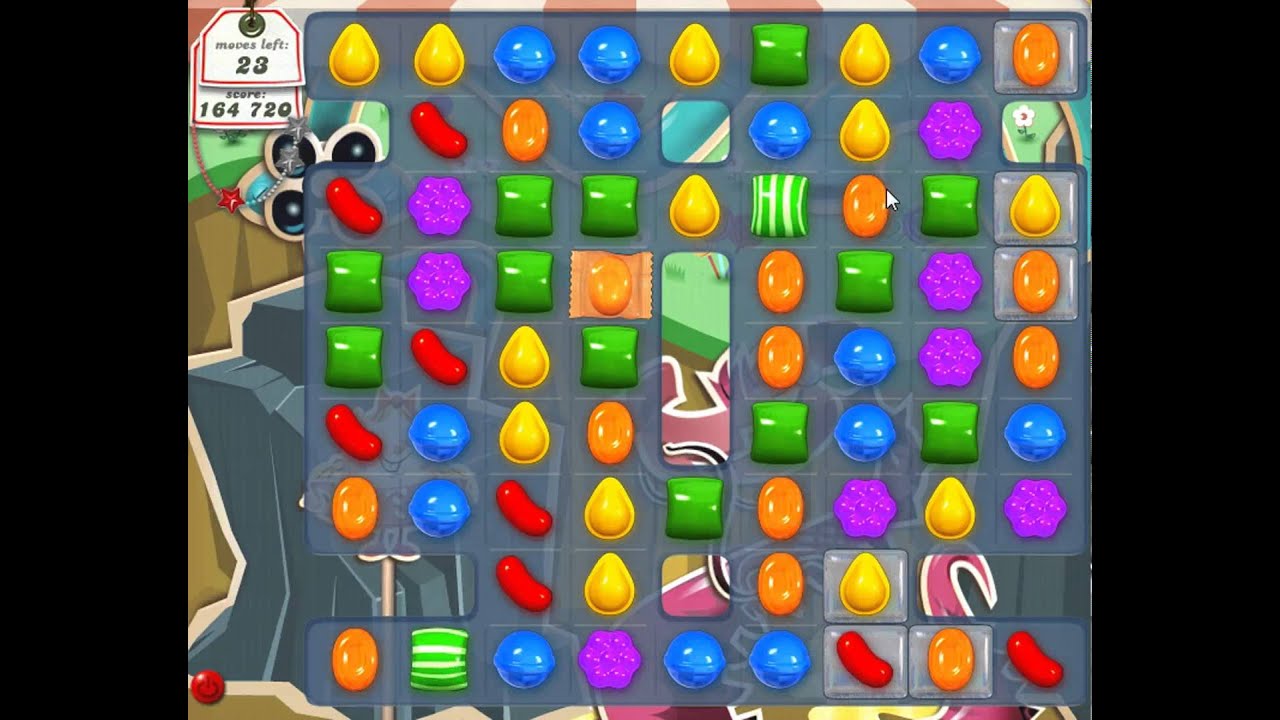Click the red power quit button

tap(207, 687)
